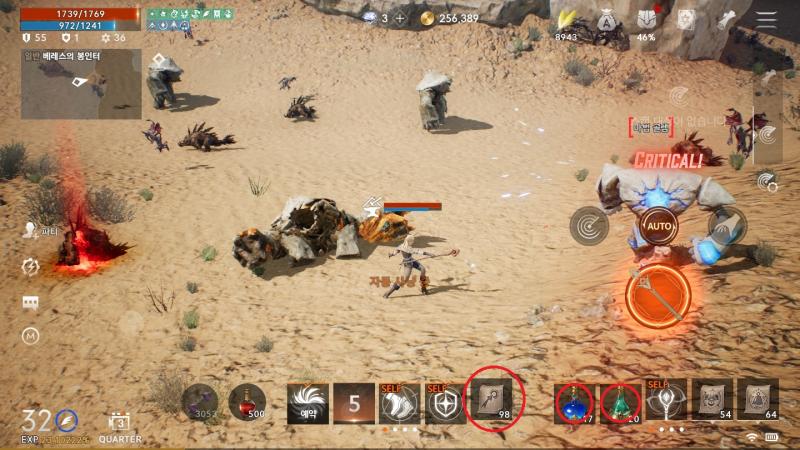Open the hamburger main menu

coord(767,20)
